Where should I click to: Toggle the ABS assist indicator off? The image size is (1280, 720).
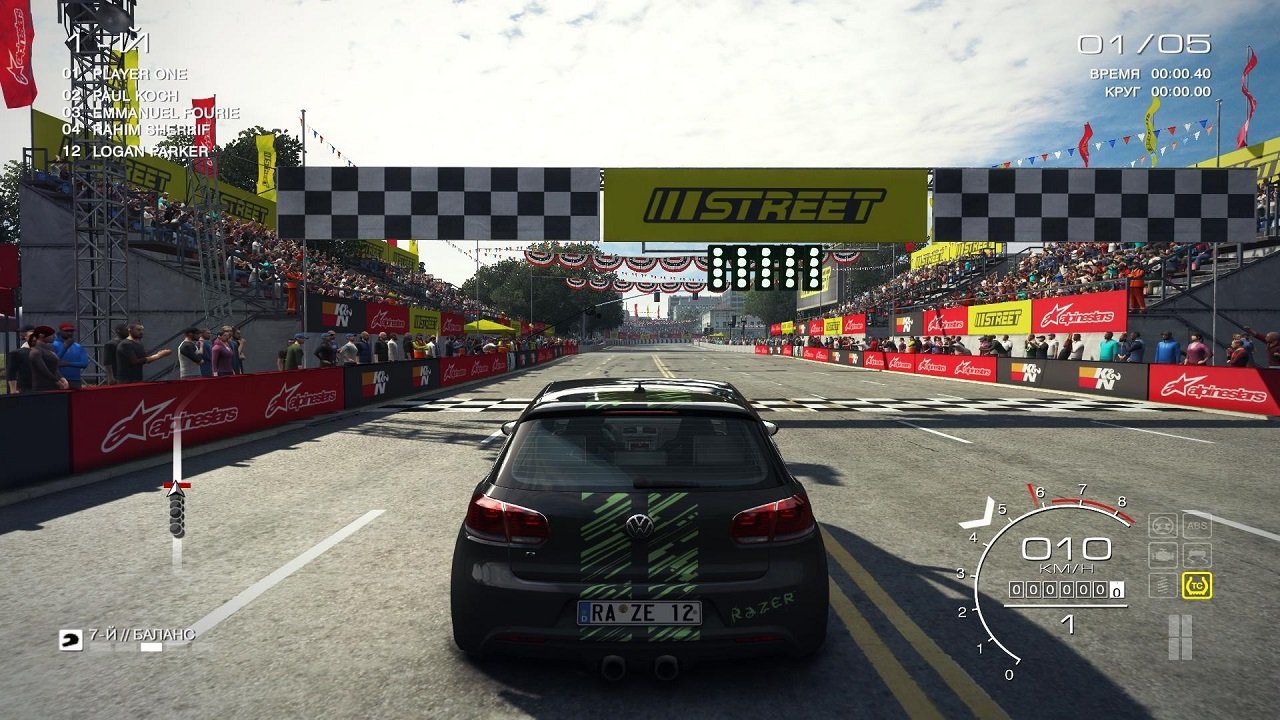[1197, 525]
